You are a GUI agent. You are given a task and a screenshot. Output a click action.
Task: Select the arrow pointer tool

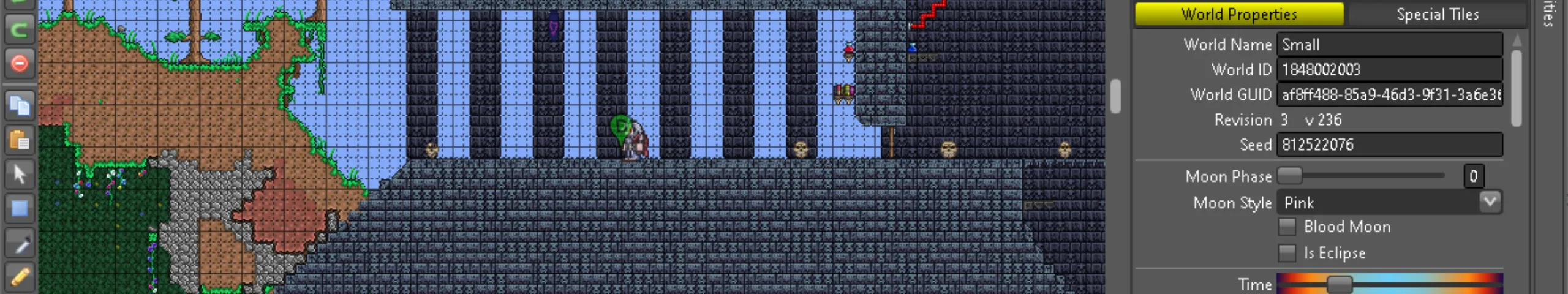20,175
